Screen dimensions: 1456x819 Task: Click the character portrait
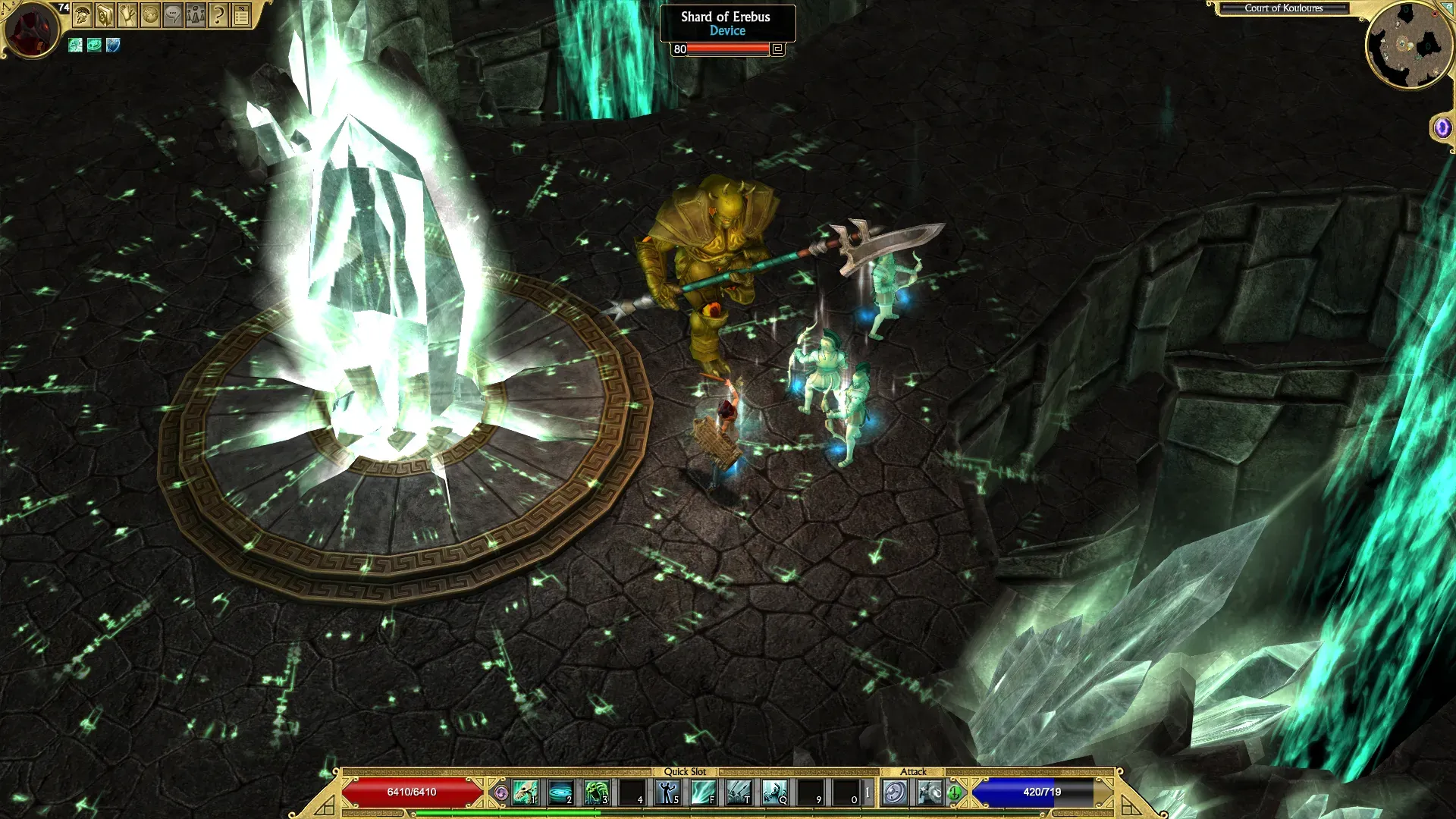coord(30,30)
